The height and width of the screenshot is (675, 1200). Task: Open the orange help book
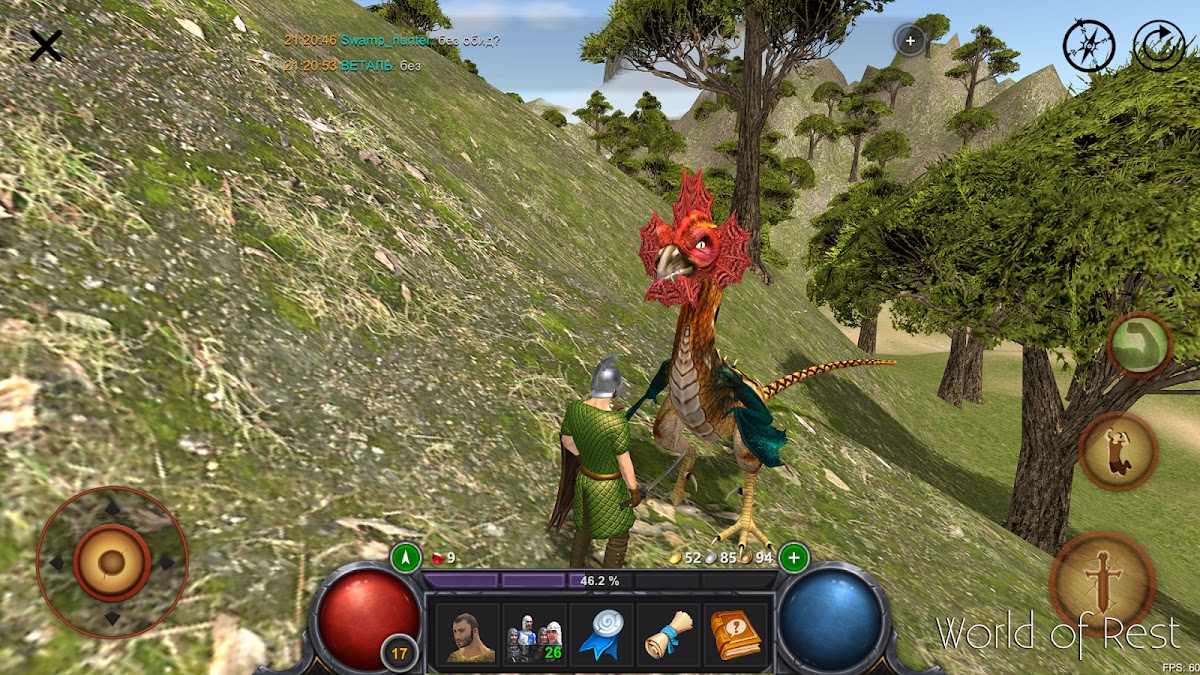735,633
